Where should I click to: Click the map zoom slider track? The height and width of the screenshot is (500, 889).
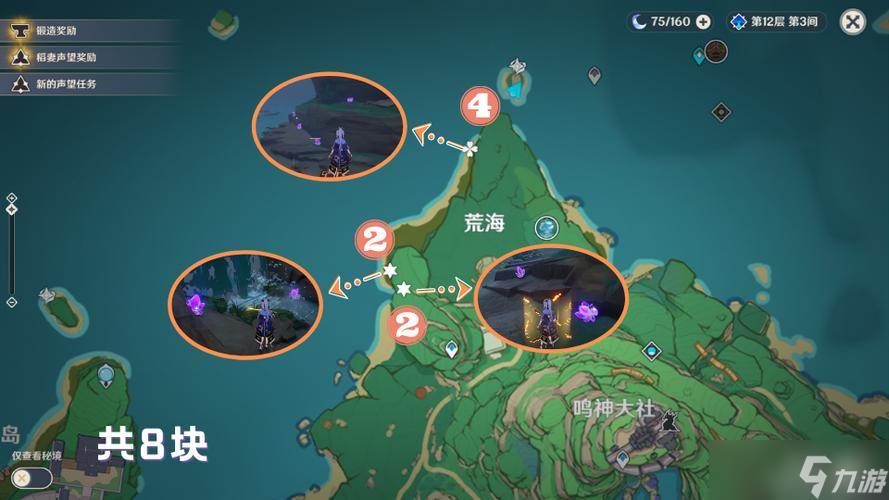click(11, 250)
